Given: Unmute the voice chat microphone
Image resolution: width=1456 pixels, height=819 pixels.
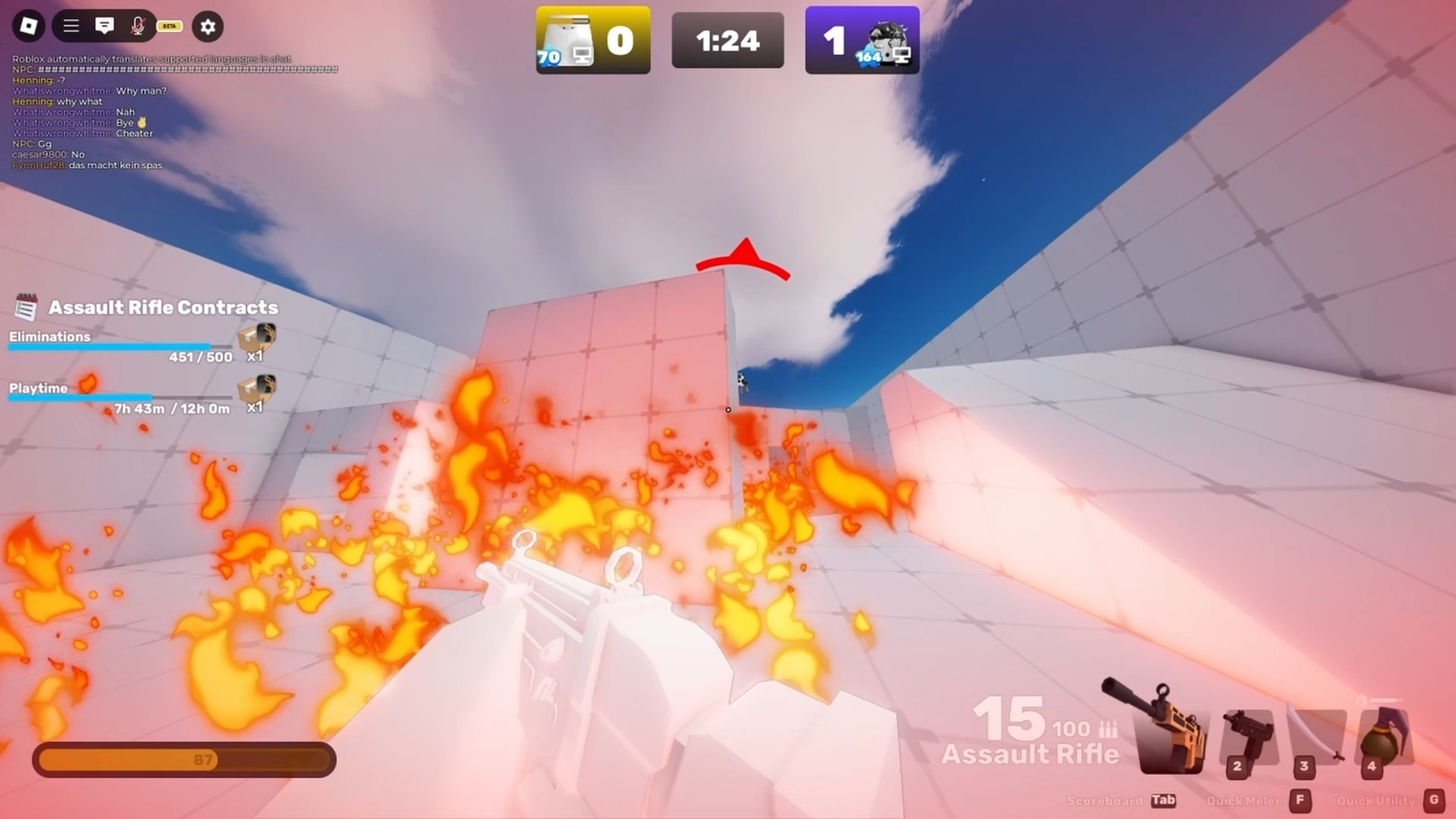Looking at the screenshot, I should pos(137,27).
